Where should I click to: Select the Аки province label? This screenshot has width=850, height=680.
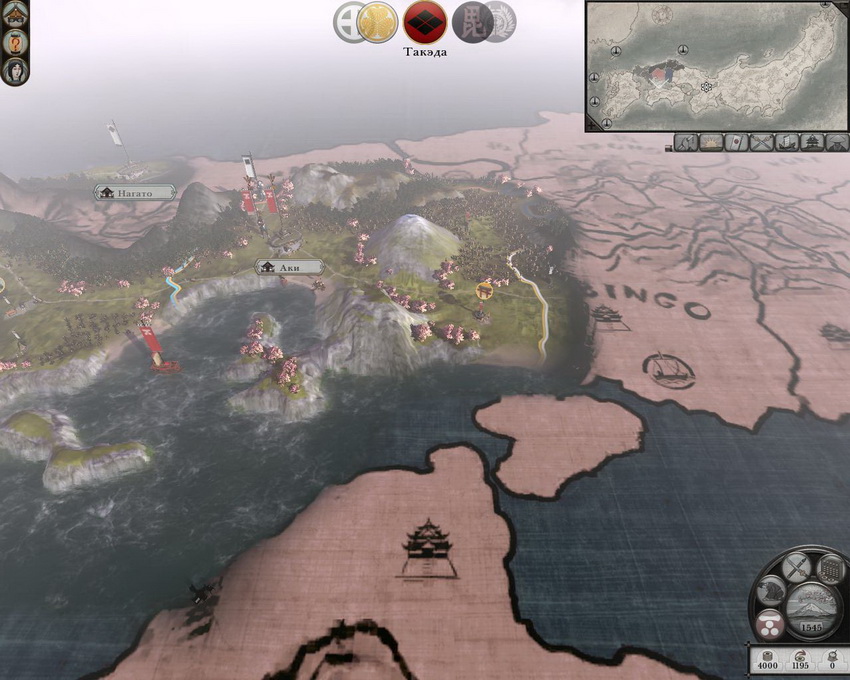tap(290, 267)
